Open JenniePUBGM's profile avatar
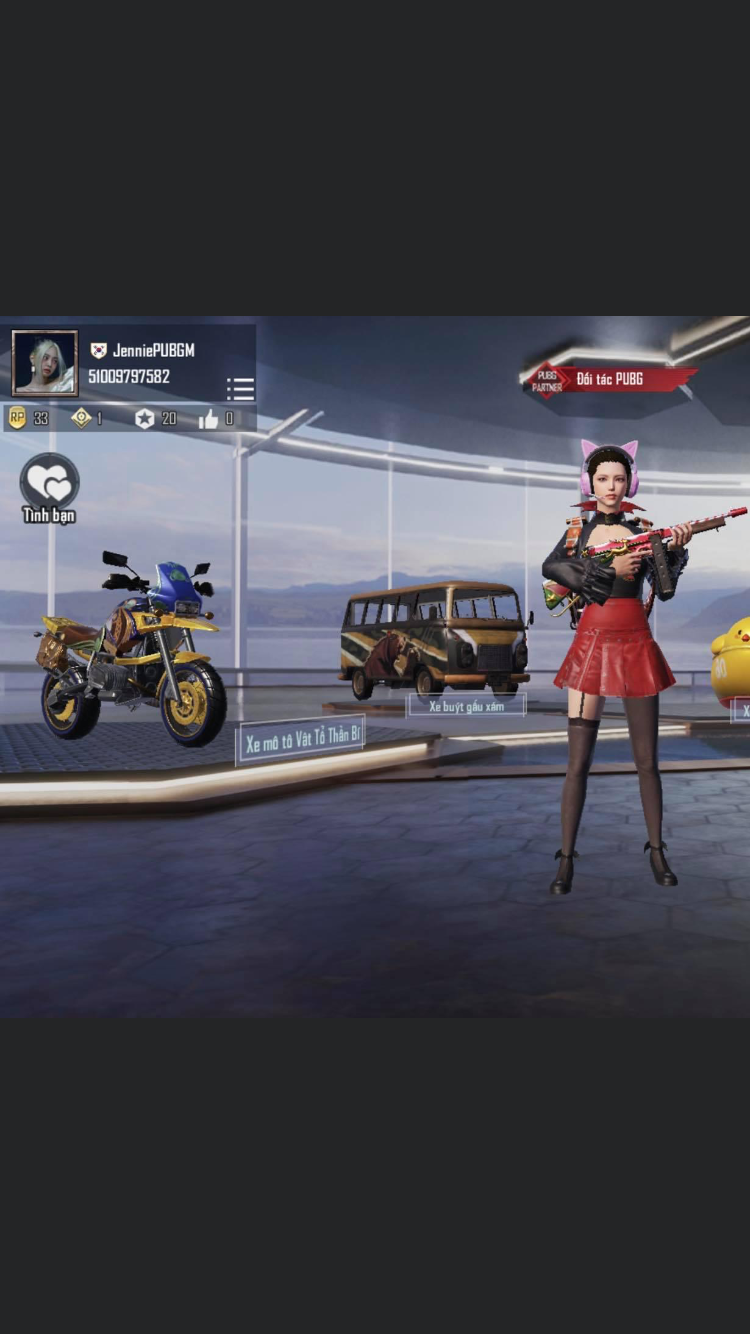This screenshot has width=750, height=1334. tap(44, 363)
